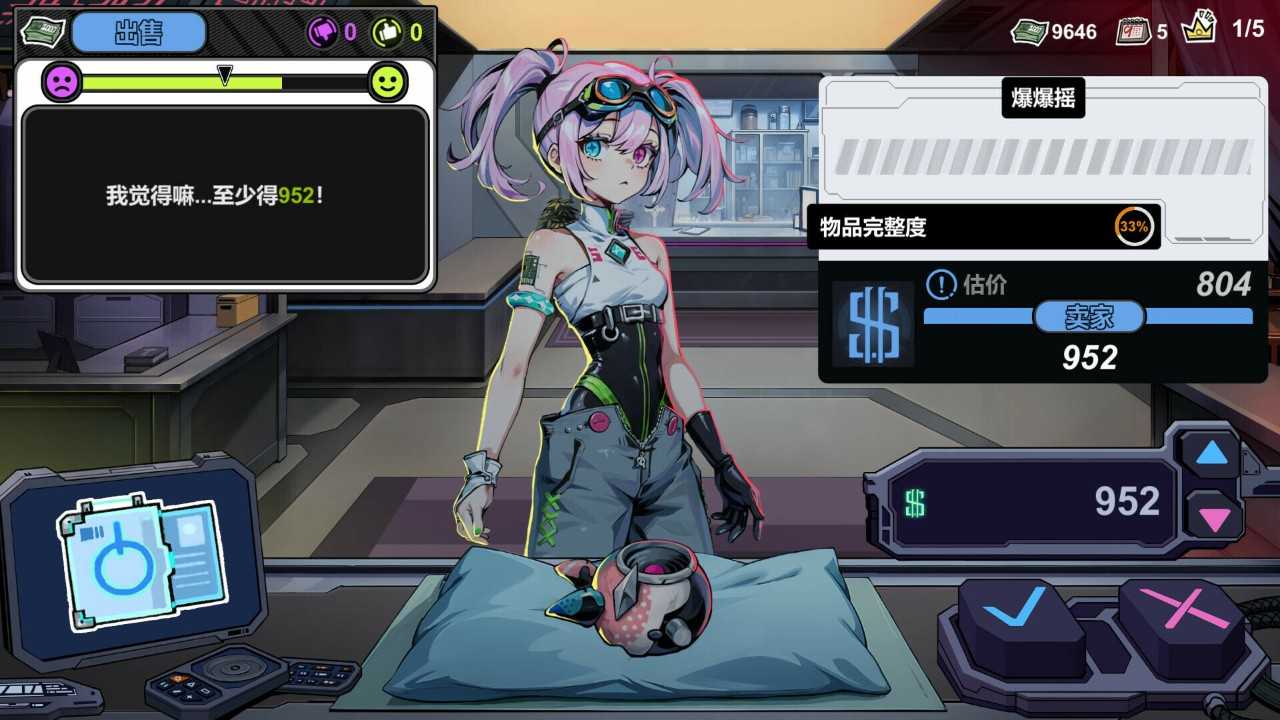This screenshot has height=720, width=1280.
Task: Click the calendar day counter icon
Action: (1132, 31)
